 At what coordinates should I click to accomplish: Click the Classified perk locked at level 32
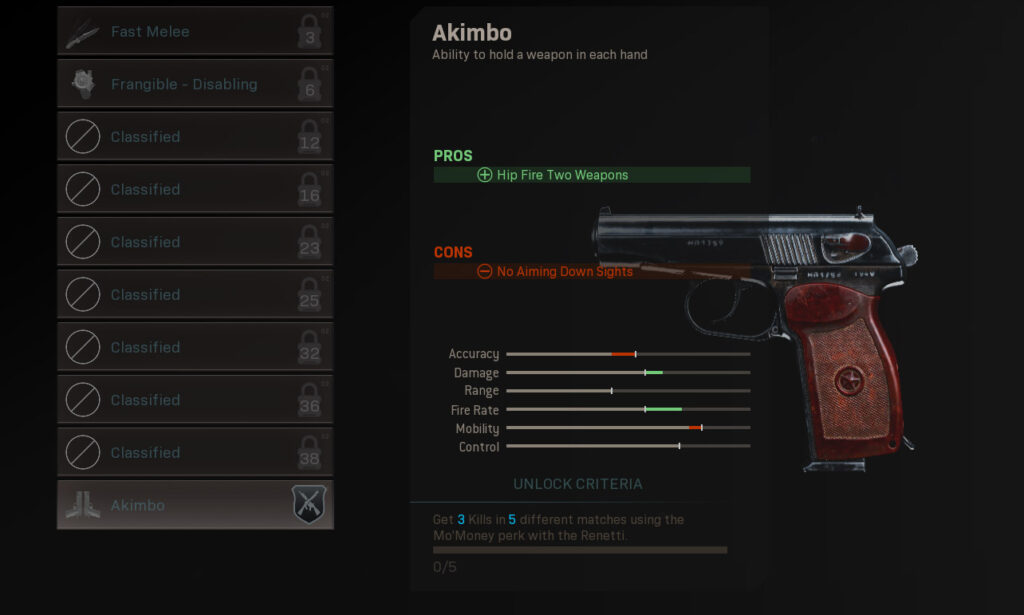[195, 347]
